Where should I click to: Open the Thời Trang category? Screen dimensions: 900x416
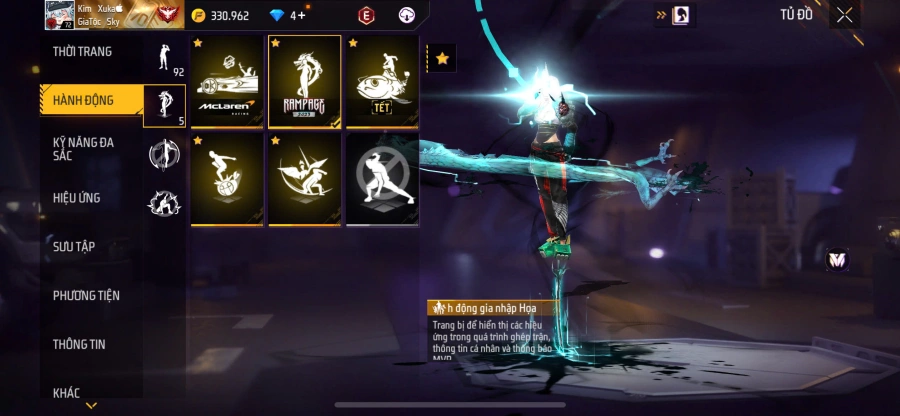tap(83, 52)
